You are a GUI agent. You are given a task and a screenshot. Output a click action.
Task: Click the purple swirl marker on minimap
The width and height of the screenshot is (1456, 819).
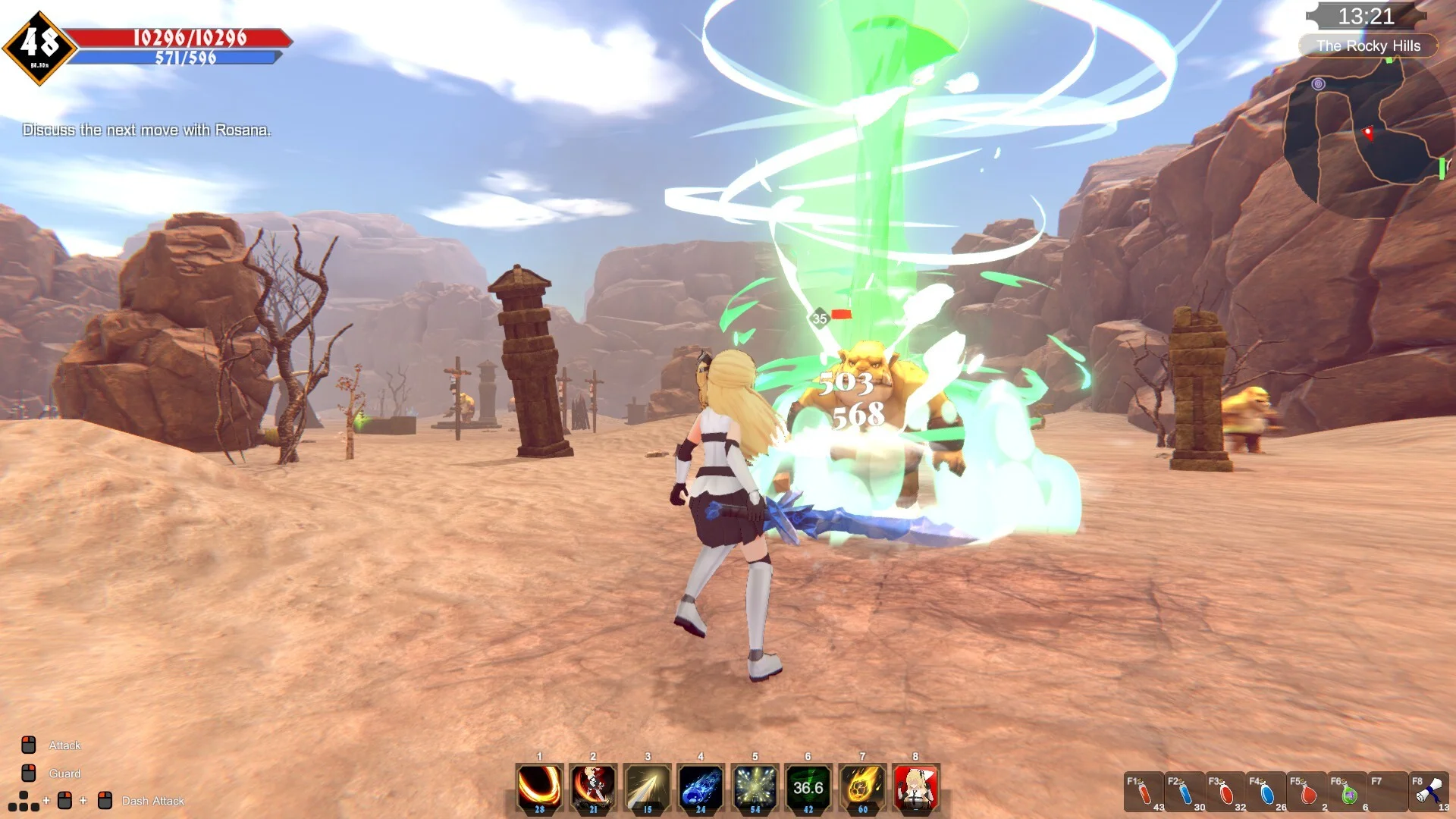tap(1318, 84)
